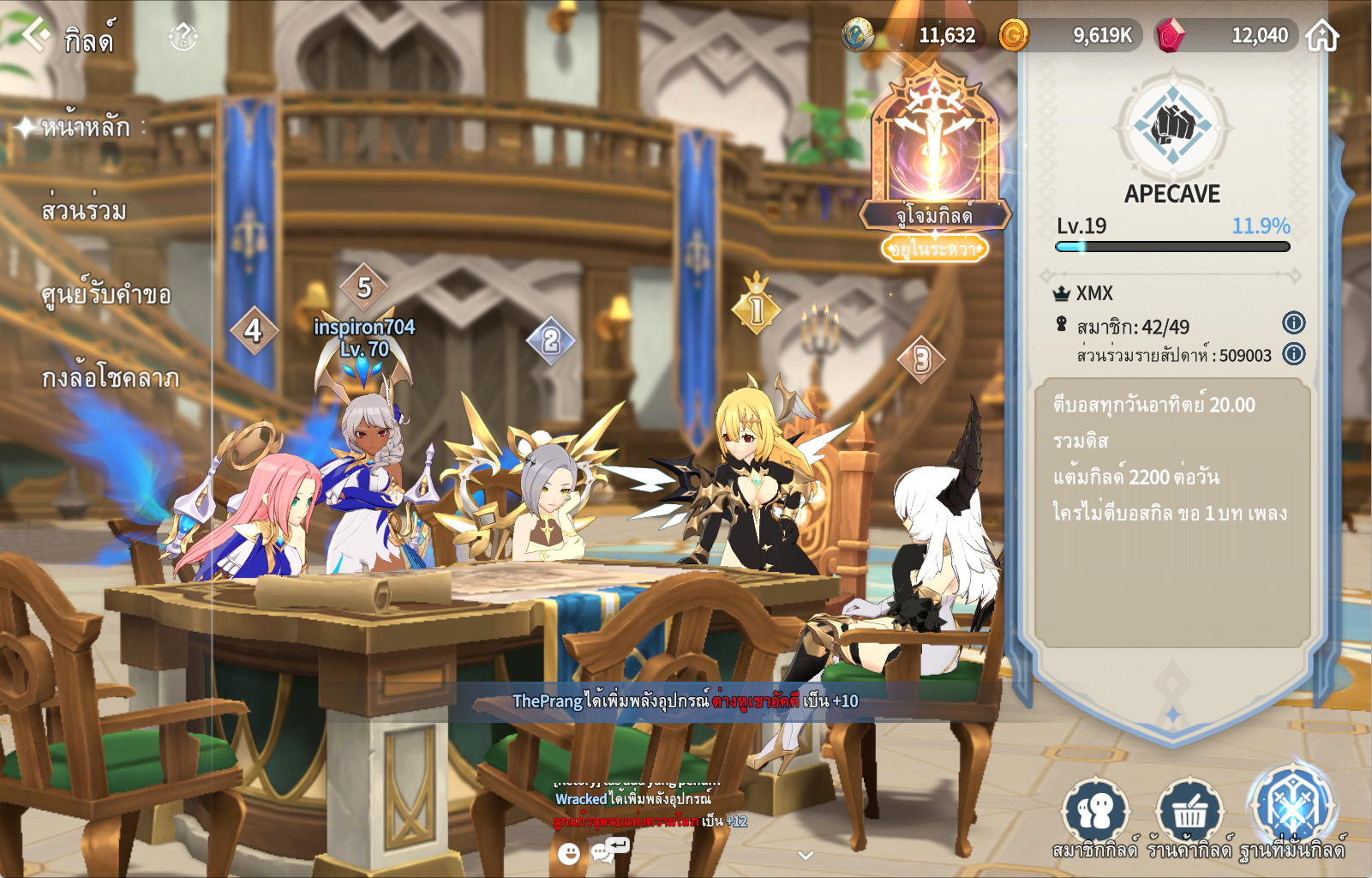This screenshot has width=1372, height=878.
Task: Open the chat speech bubble icon
Action: (x=608, y=850)
